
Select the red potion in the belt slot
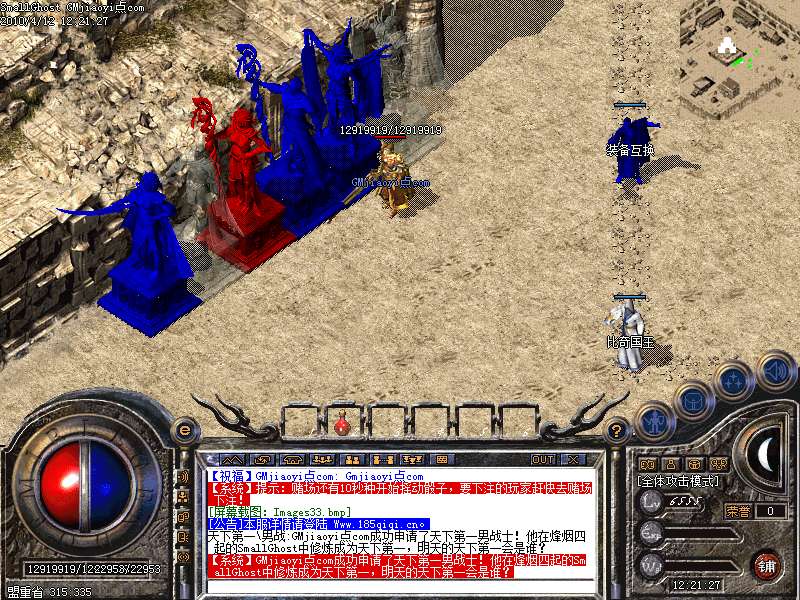pyautogui.click(x=342, y=424)
